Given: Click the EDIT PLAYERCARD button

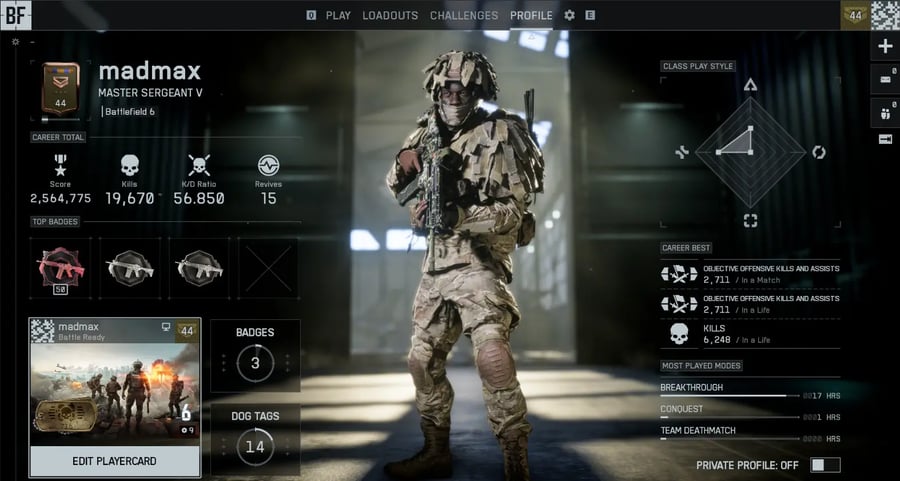Looking at the screenshot, I should pyautogui.click(x=114, y=461).
